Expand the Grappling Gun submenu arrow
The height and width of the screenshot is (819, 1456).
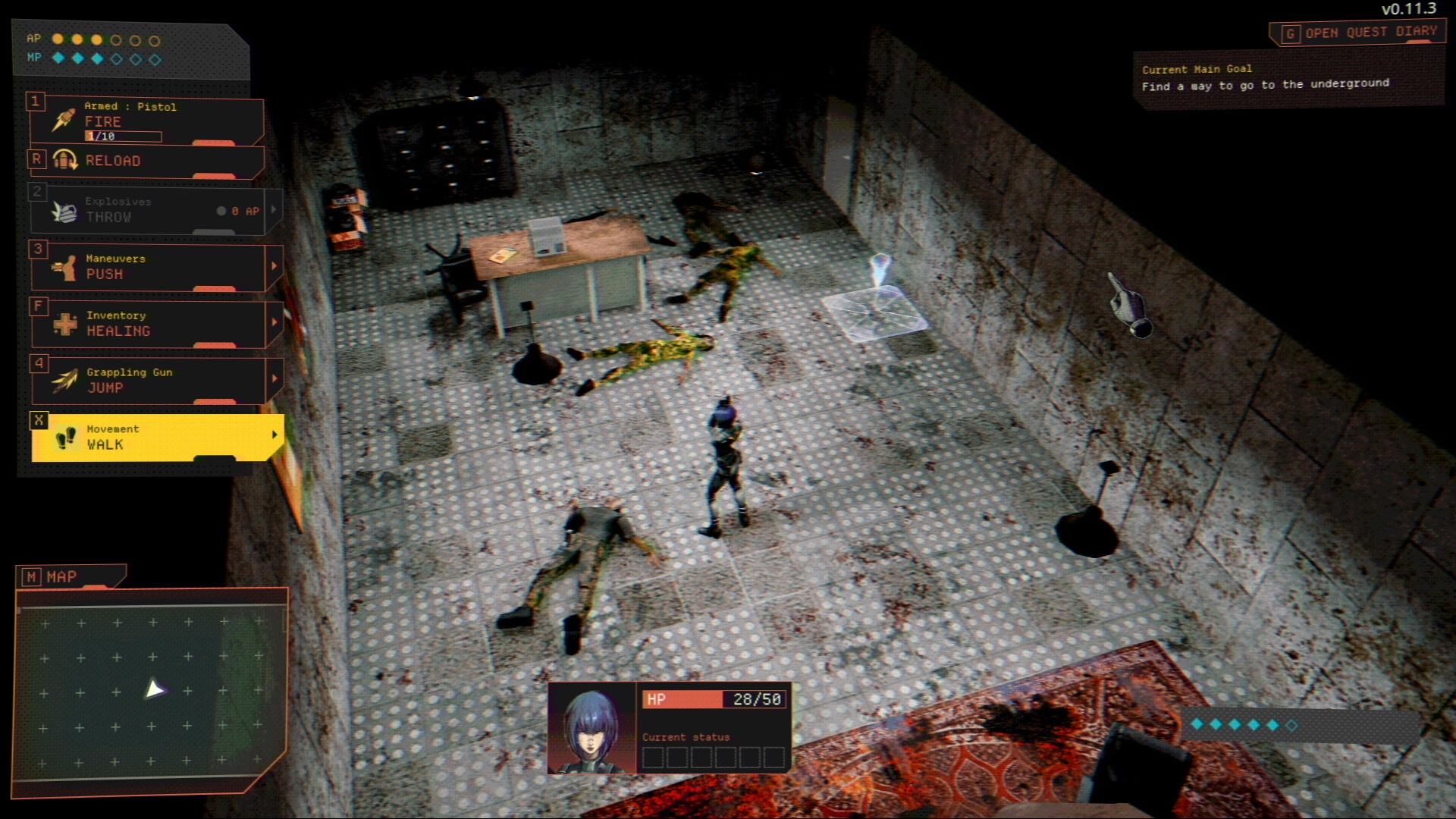coord(275,378)
